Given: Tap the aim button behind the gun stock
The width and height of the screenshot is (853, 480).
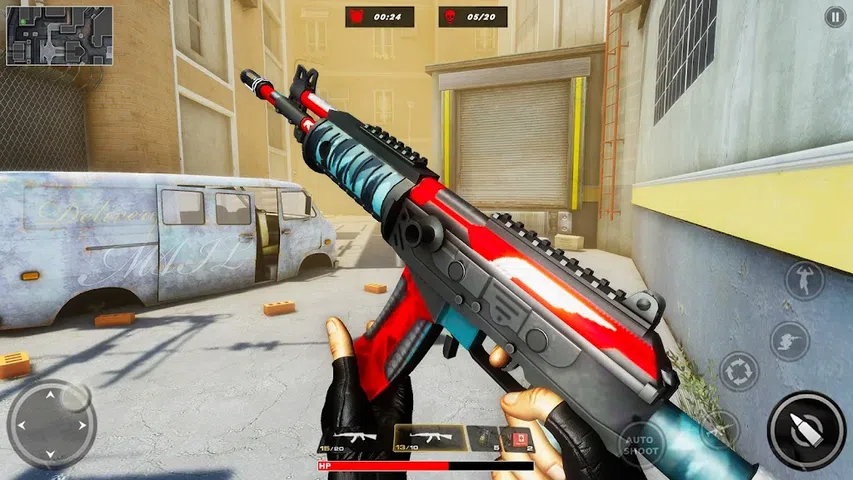Looking at the screenshot, I should [718, 428].
